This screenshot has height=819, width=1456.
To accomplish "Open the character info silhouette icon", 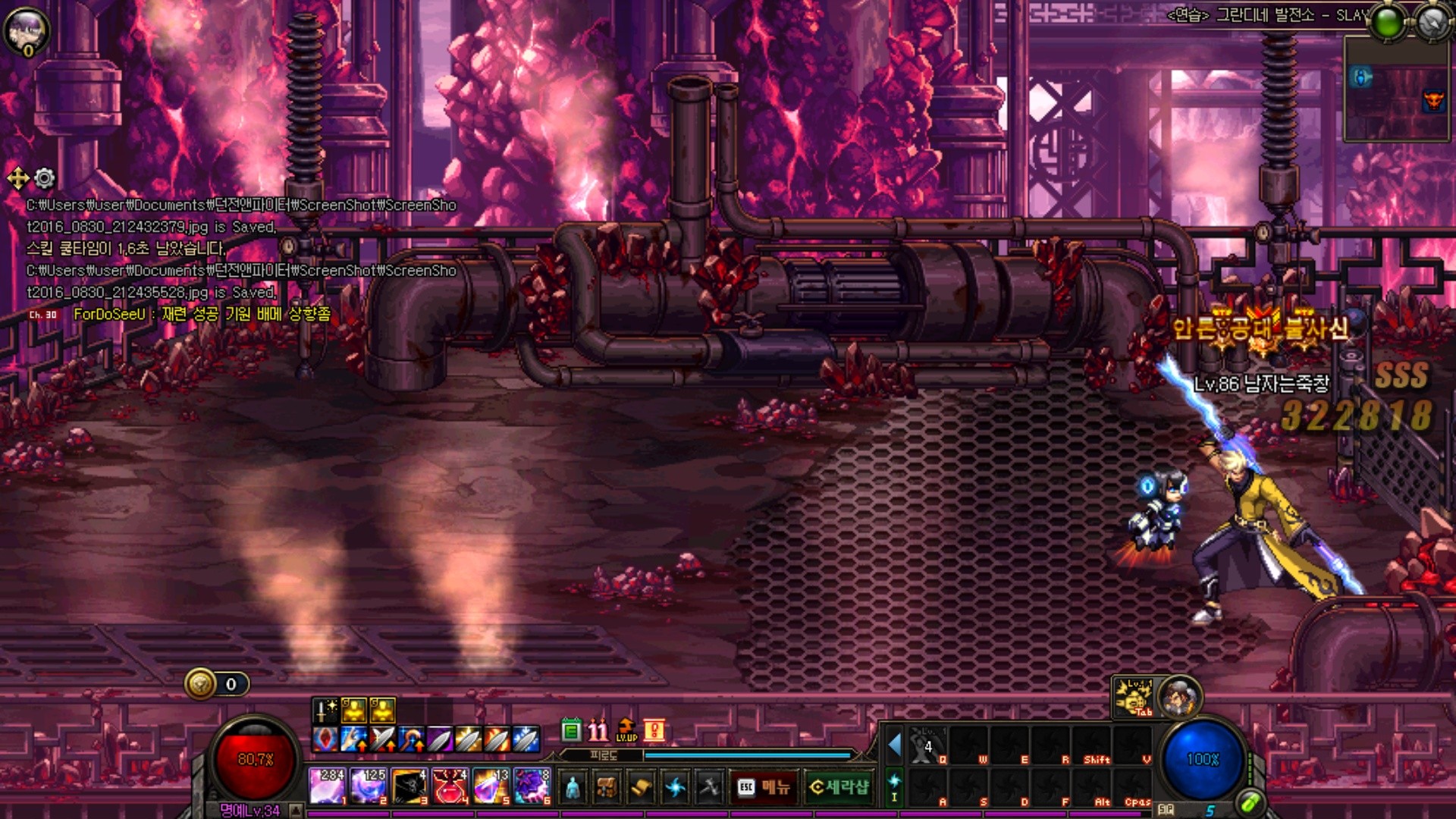I will 573,787.
